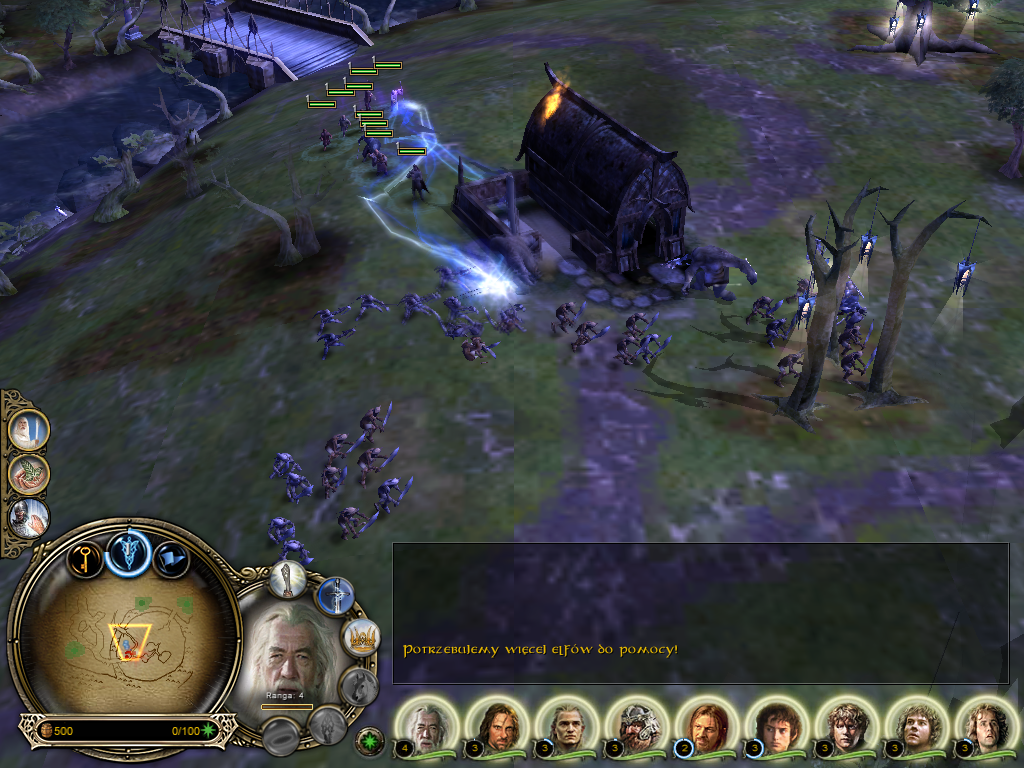Select Aragorn from the hero bar
Viewport: 1024px width, 768px height.
[x=497, y=725]
